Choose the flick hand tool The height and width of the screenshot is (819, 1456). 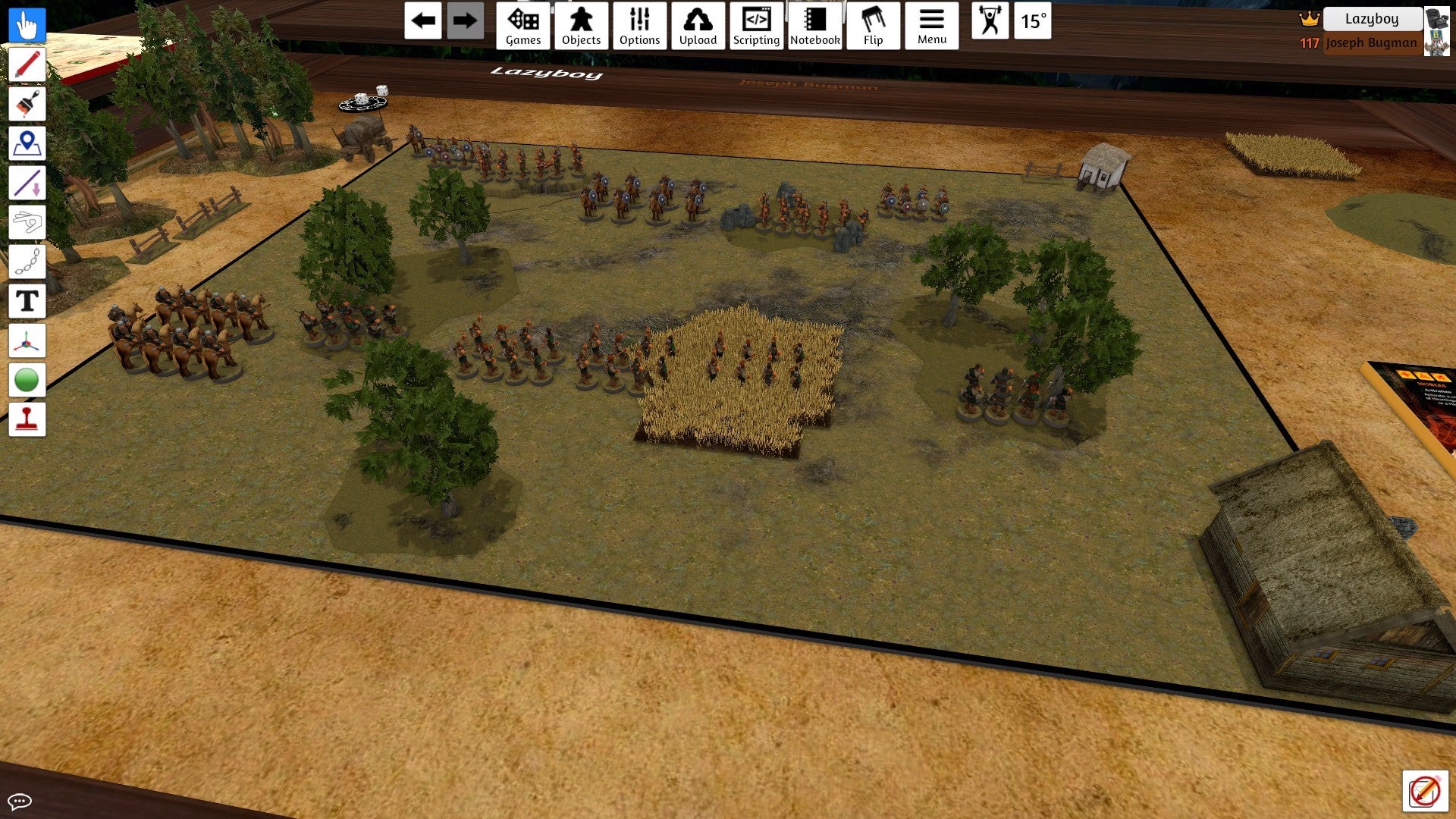[27, 222]
